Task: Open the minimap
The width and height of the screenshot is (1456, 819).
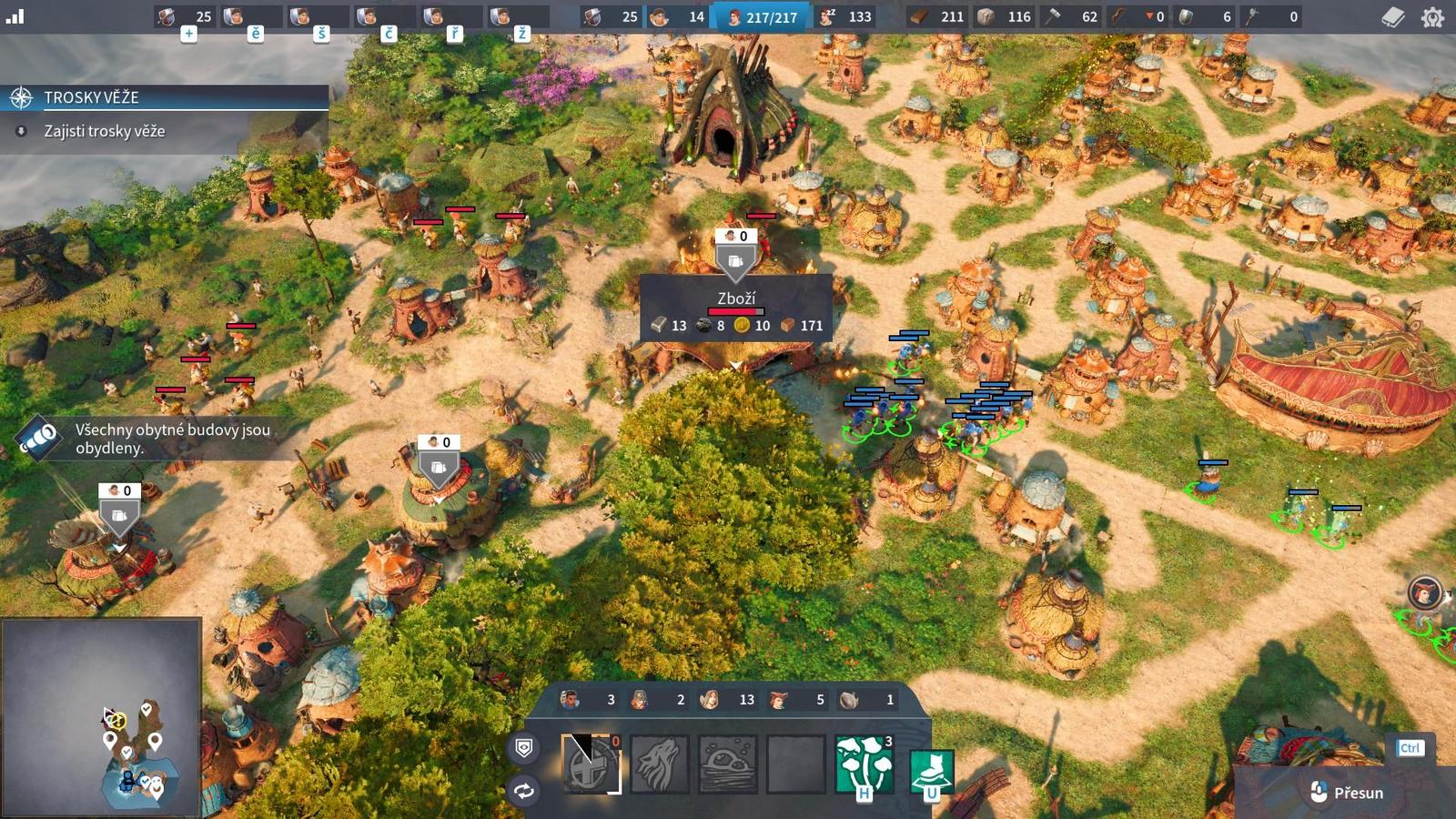Action: click(101, 717)
